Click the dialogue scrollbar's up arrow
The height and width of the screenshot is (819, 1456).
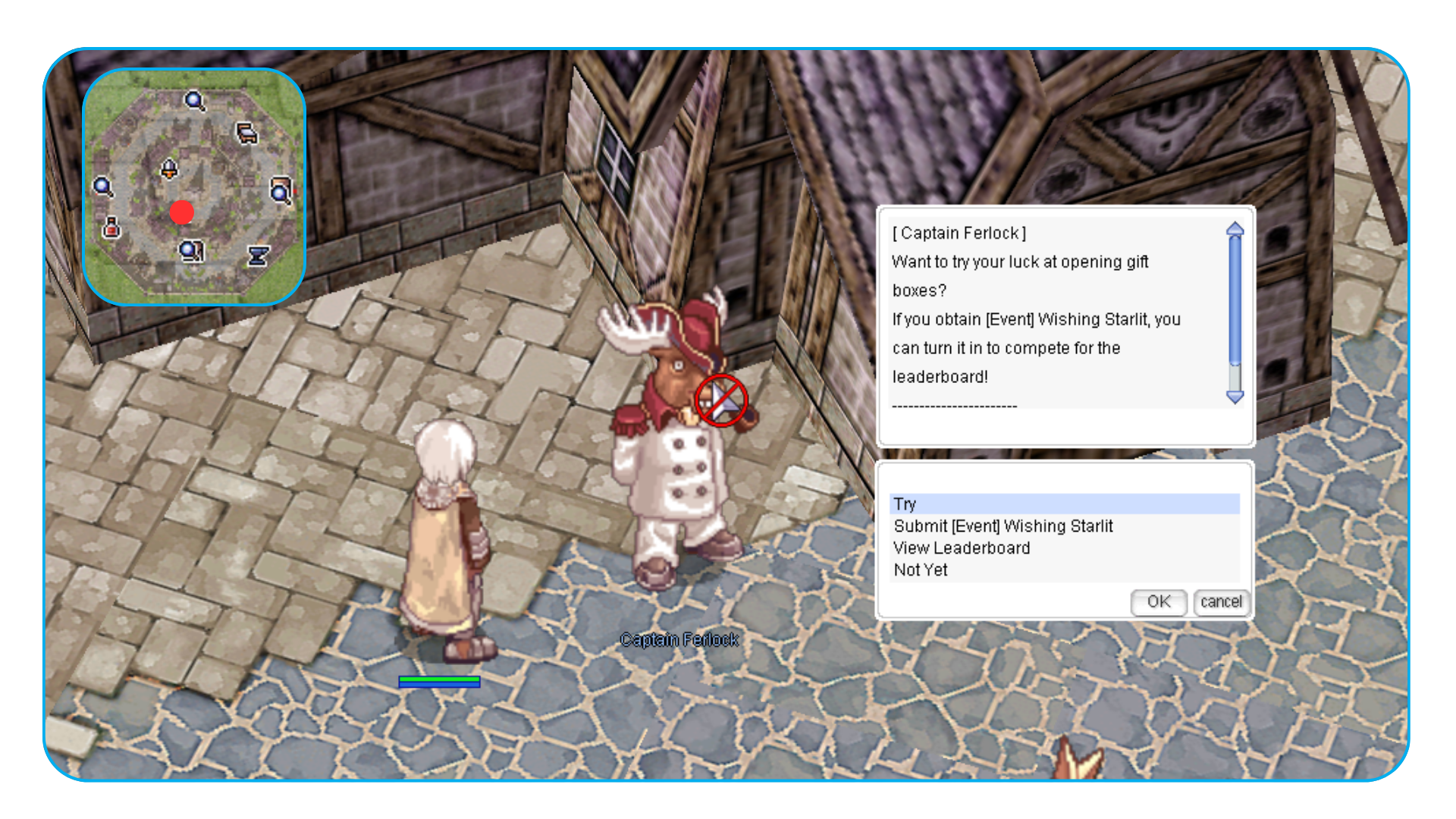coord(1235,229)
